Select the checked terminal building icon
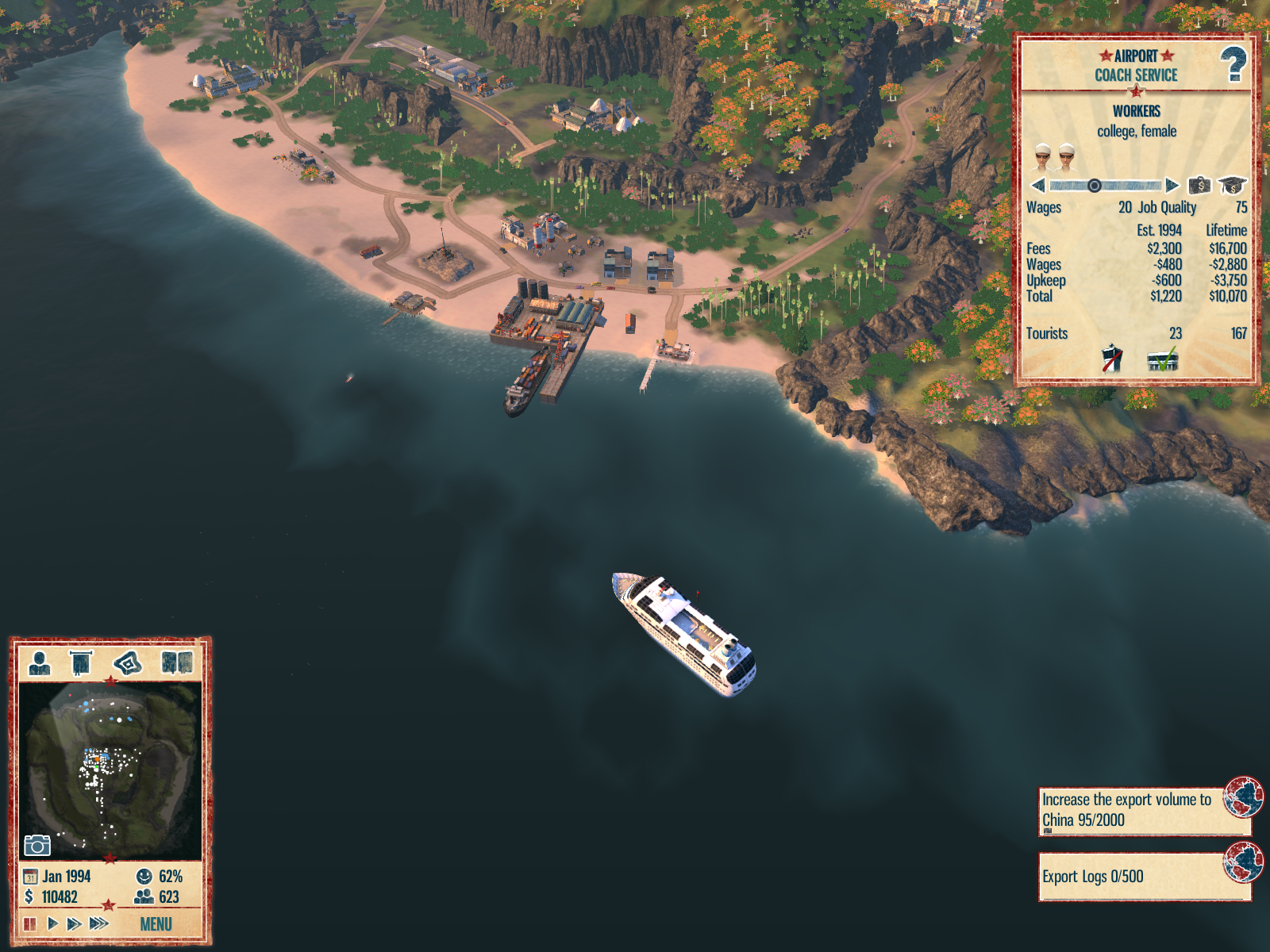Screen dimensions: 1270x952 click(x=1163, y=361)
